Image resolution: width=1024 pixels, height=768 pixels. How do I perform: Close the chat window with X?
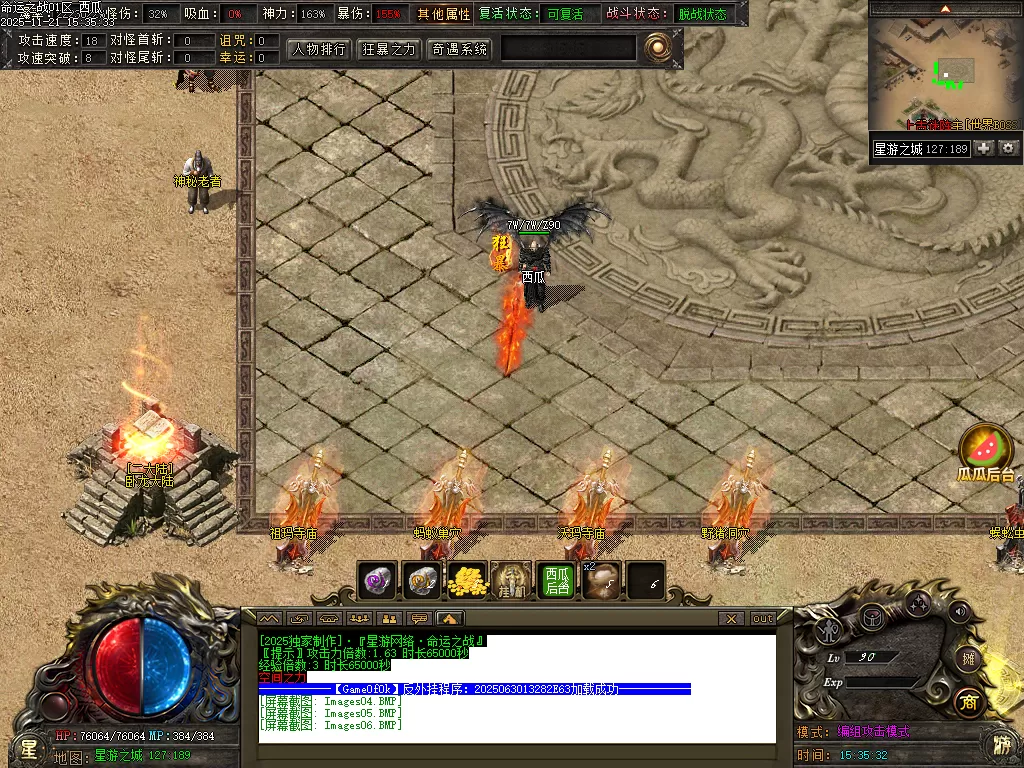point(732,619)
